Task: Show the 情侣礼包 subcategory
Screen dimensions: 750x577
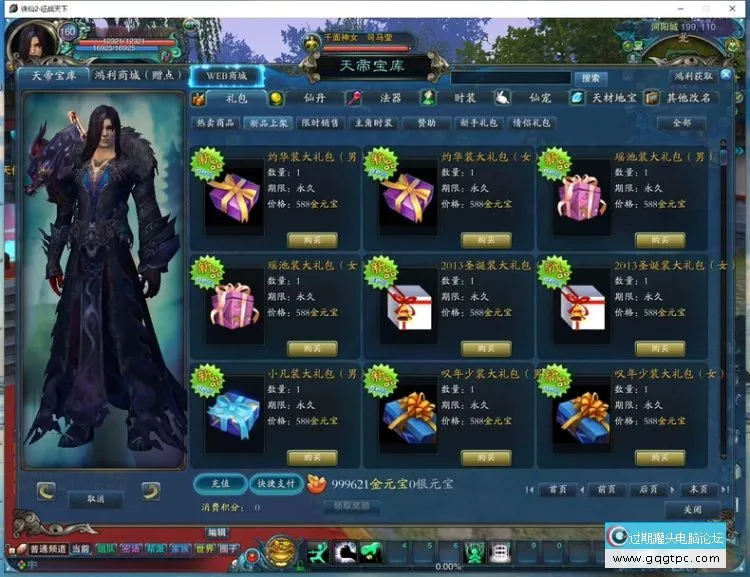Action: coord(531,123)
